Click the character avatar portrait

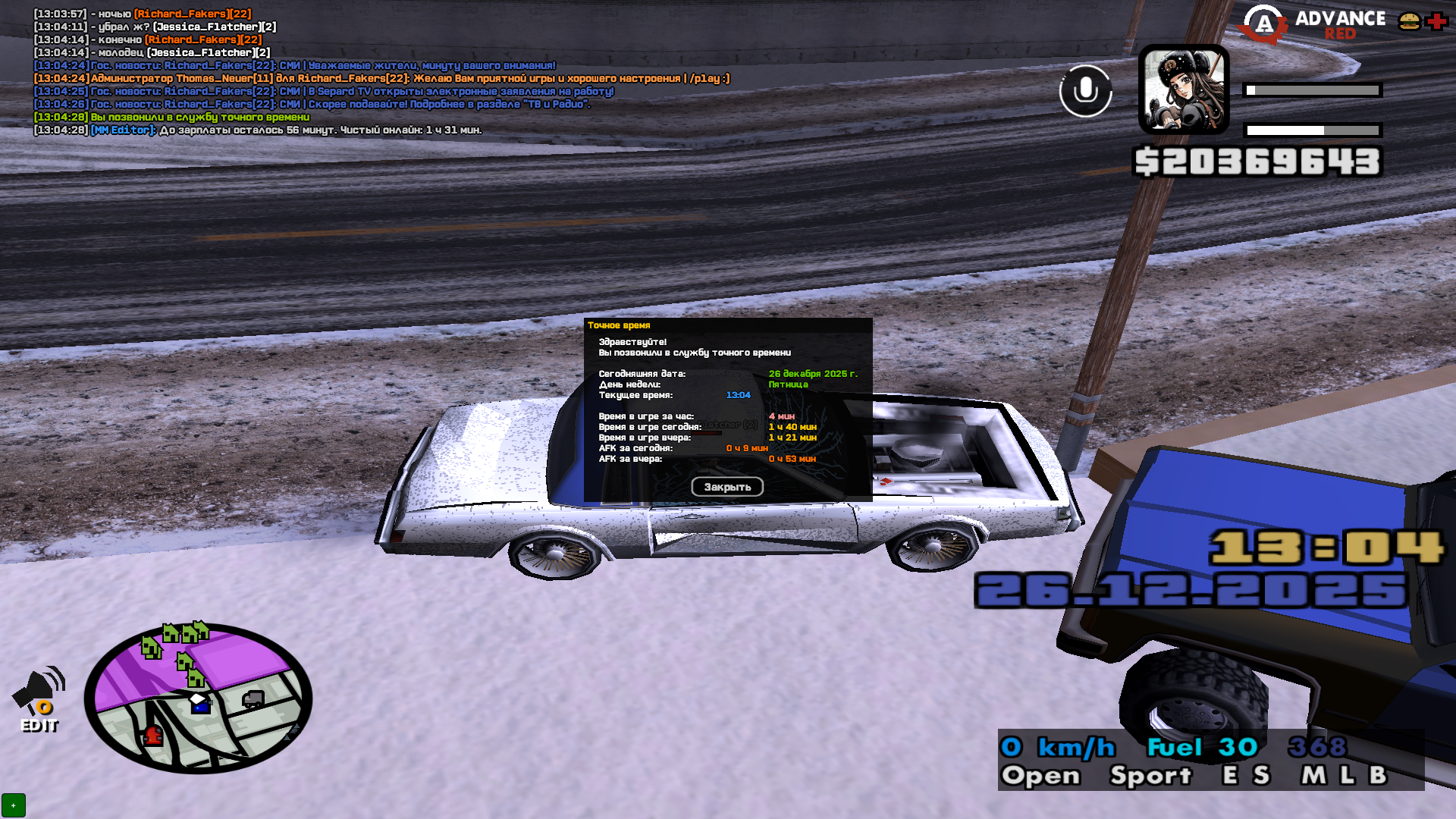point(1183,89)
